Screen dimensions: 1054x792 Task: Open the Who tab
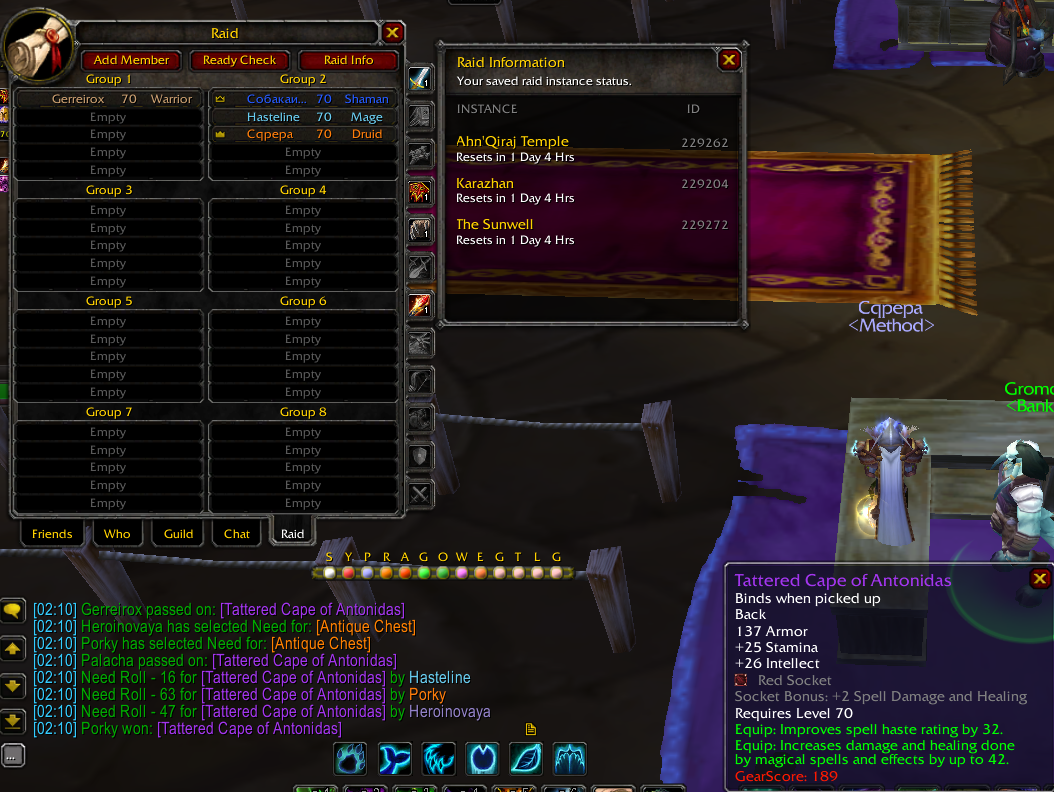(117, 534)
